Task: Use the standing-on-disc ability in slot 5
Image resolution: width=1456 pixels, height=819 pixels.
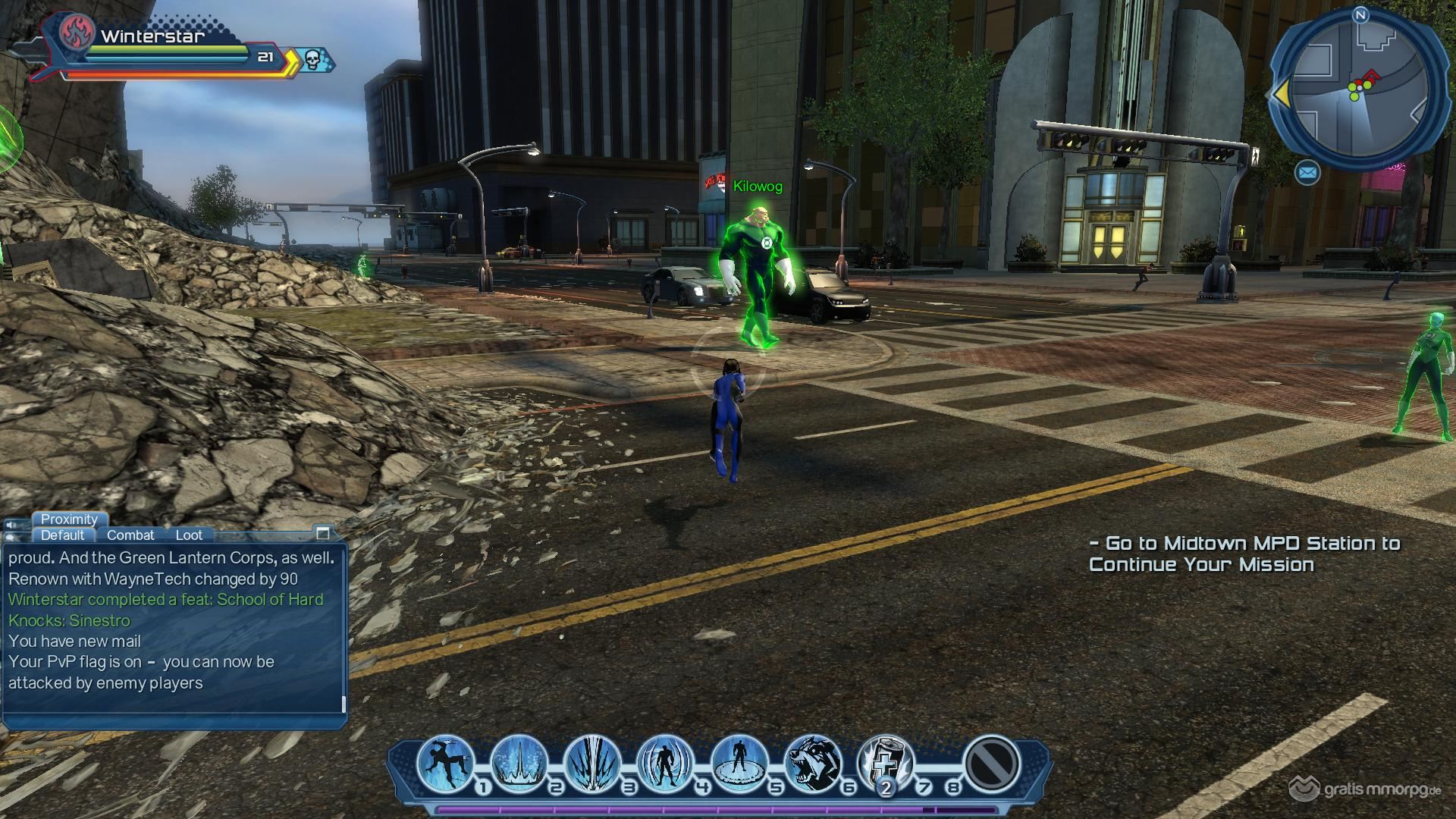Action: point(739,763)
